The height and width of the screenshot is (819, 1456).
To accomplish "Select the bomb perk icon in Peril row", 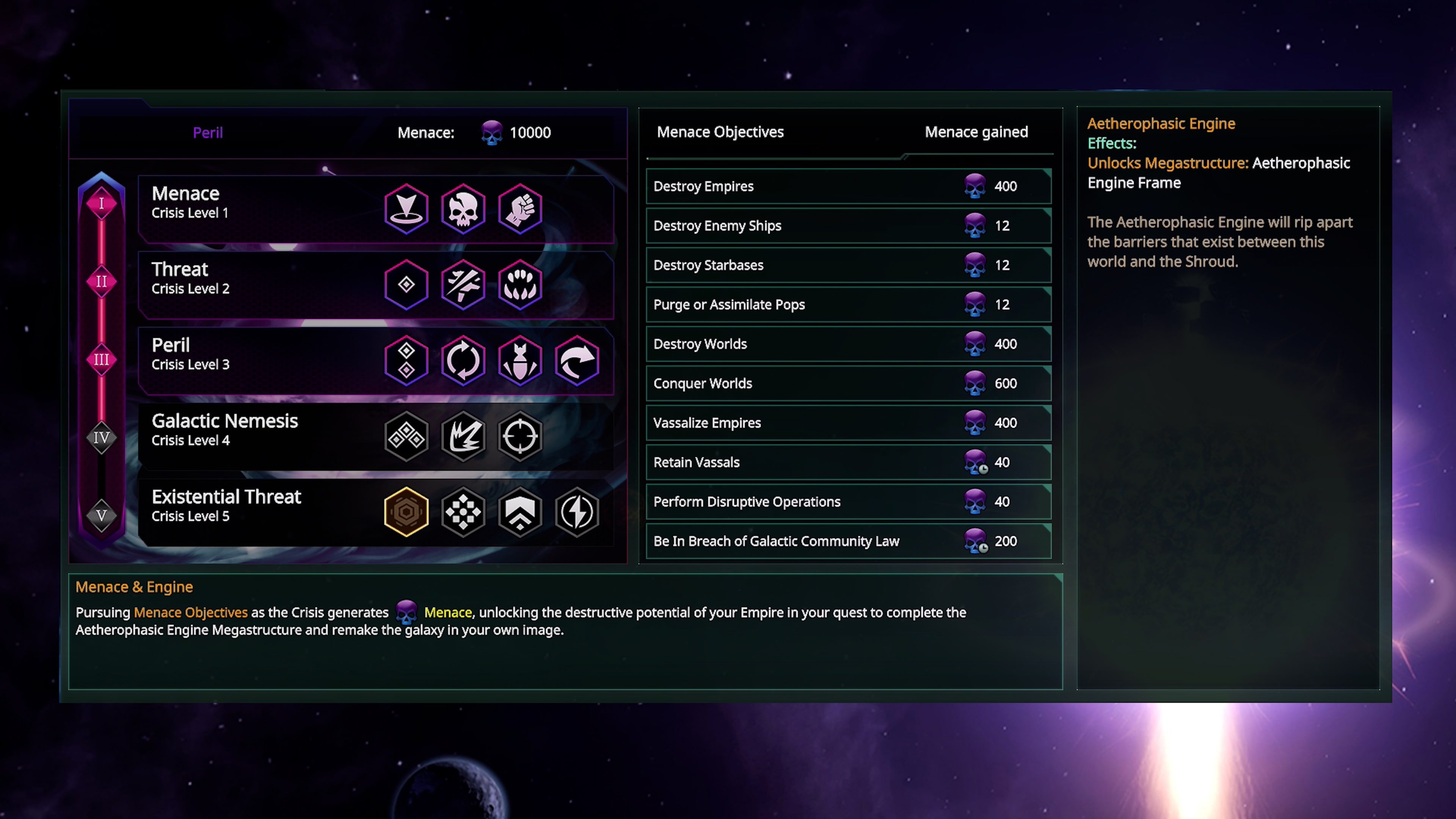I will (520, 361).
